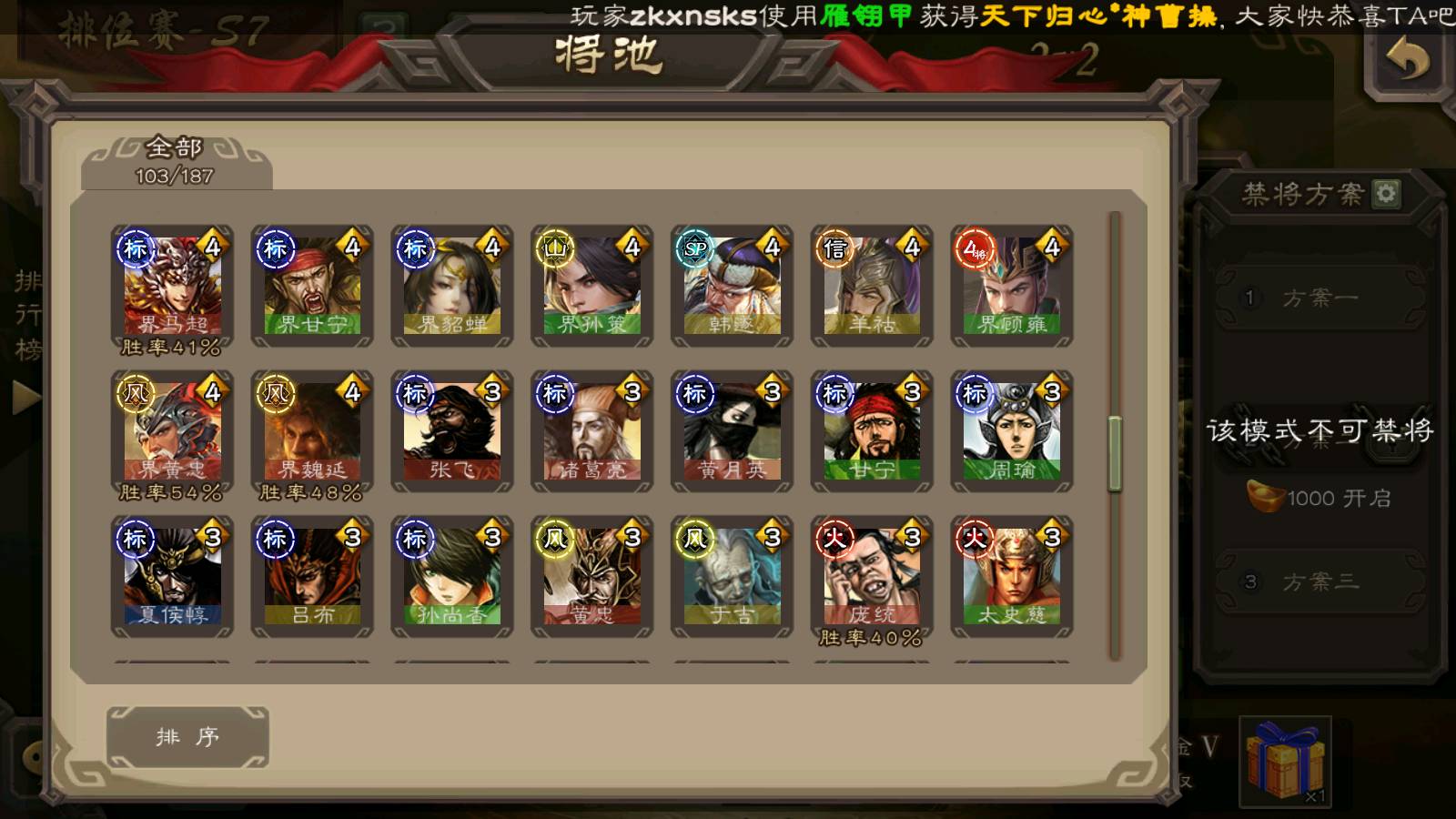Open 禁将方案 gear settings
The width and height of the screenshot is (1456, 819).
(1386, 193)
